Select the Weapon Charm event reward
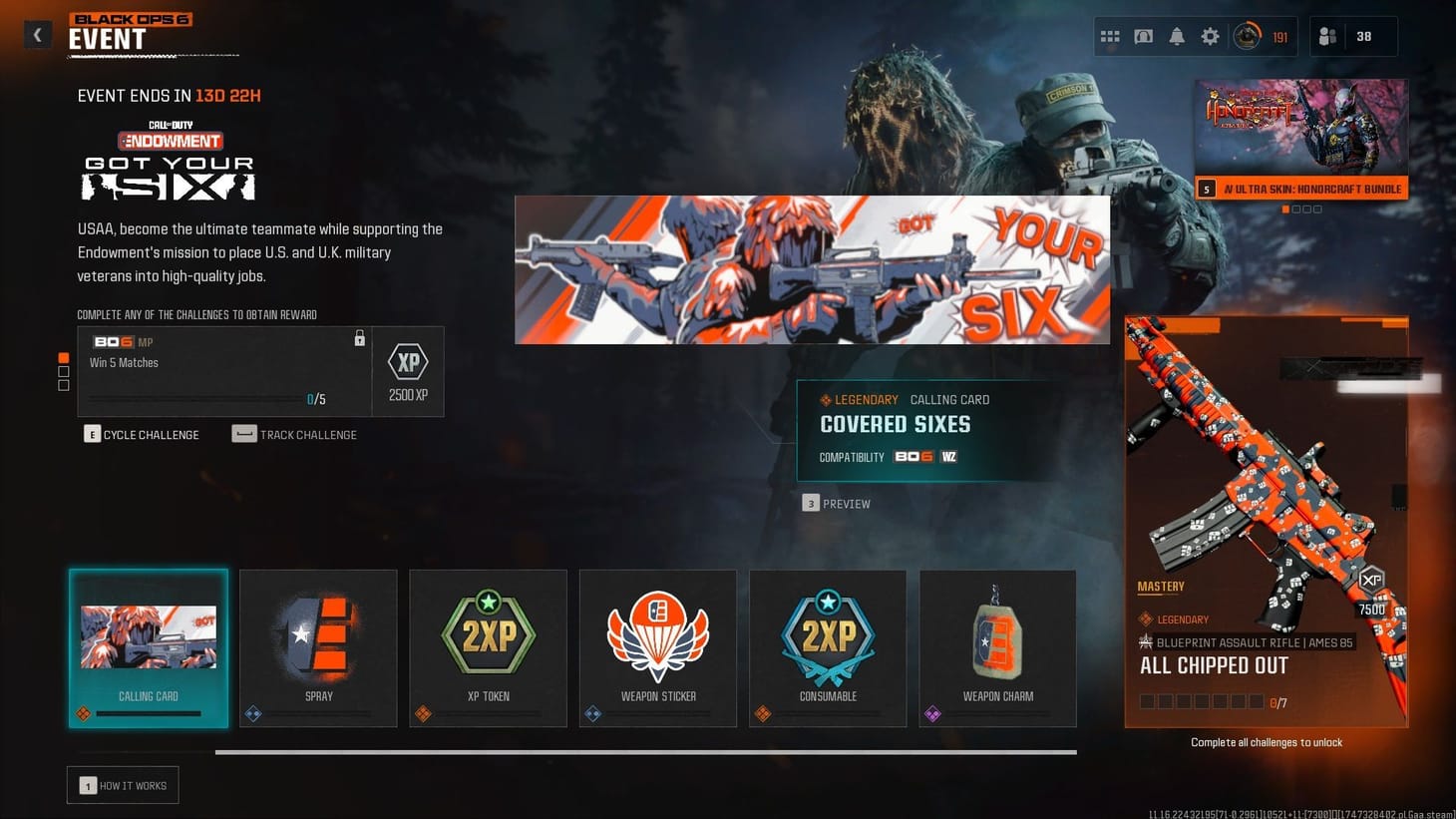The image size is (1456, 819). [996, 647]
